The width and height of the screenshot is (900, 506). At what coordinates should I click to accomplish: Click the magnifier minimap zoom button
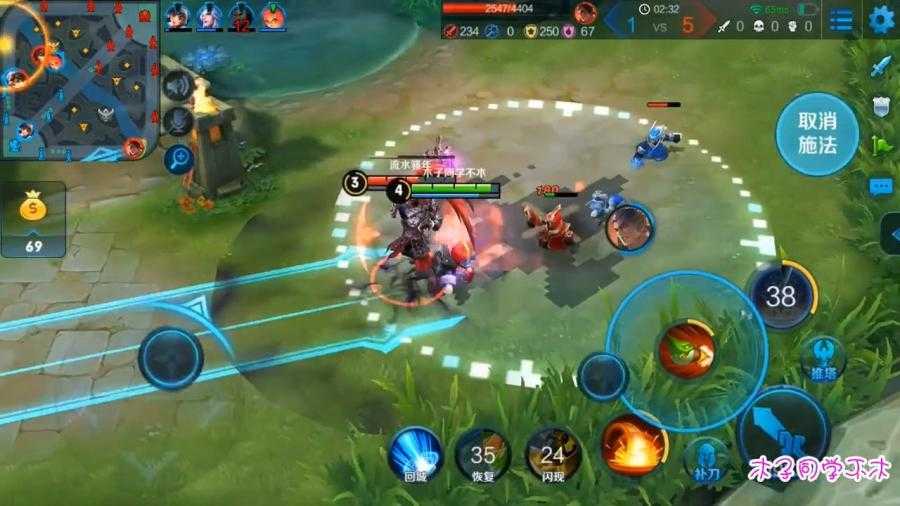[178, 157]
